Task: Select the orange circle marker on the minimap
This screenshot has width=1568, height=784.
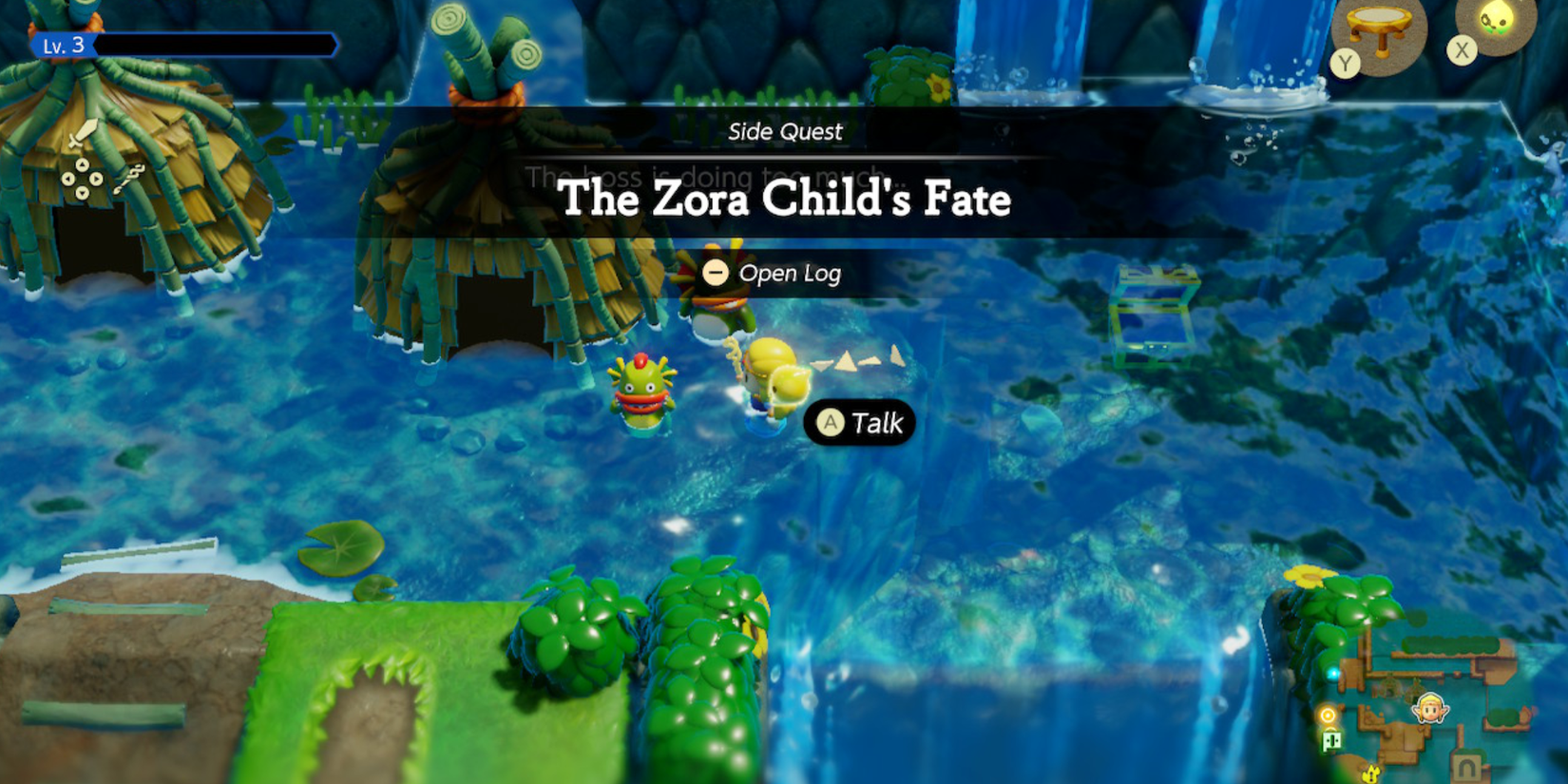Action: click(1327, 715)
